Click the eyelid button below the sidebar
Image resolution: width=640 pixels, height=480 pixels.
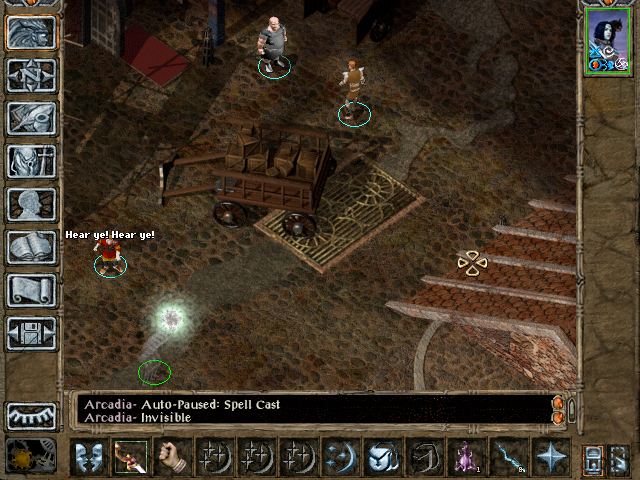(x=32, y=416)
